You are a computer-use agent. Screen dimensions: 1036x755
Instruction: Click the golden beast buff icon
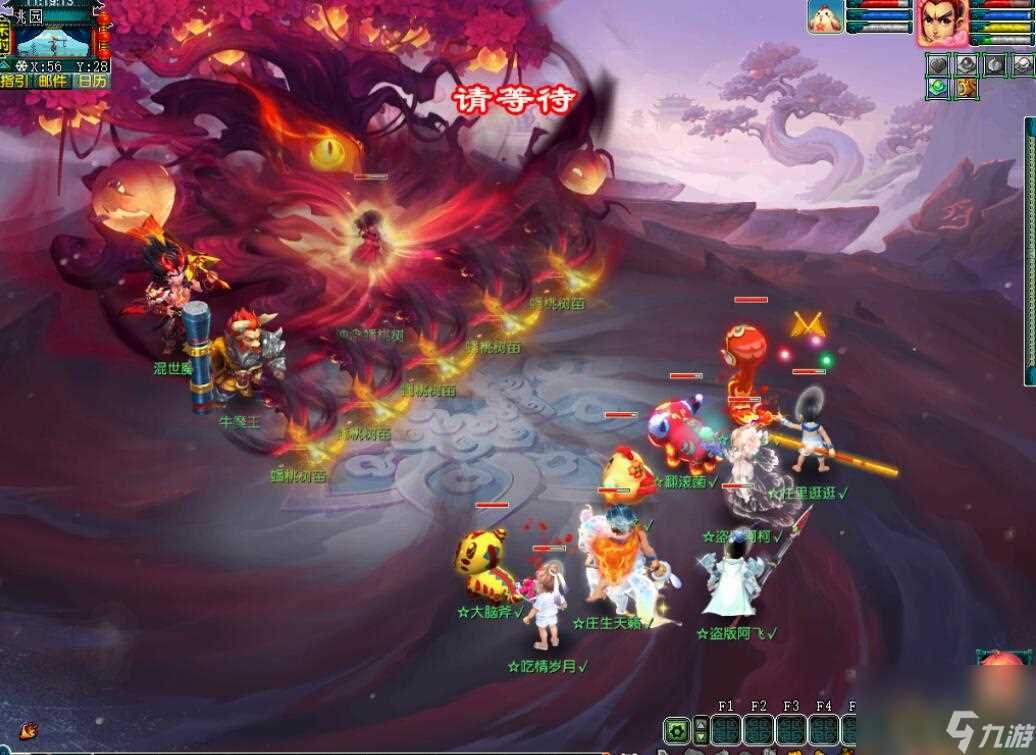966,88
